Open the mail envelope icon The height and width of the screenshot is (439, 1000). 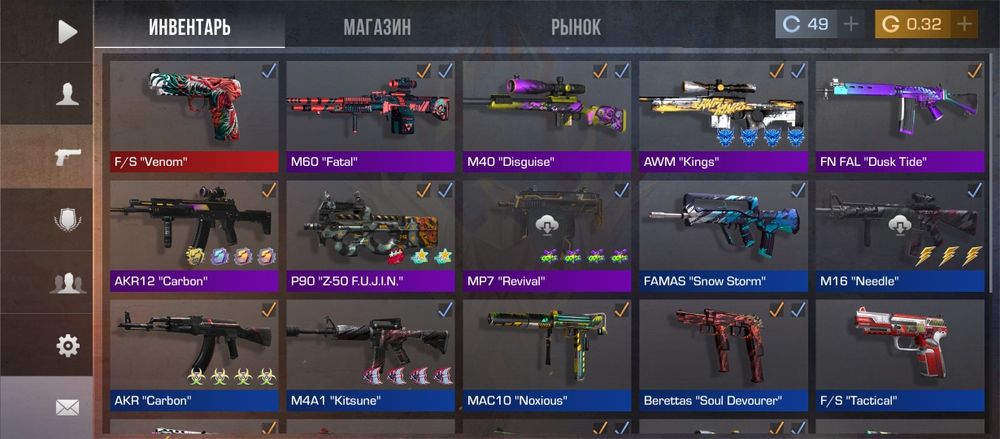pyautogui.click(x=67, y=407)
